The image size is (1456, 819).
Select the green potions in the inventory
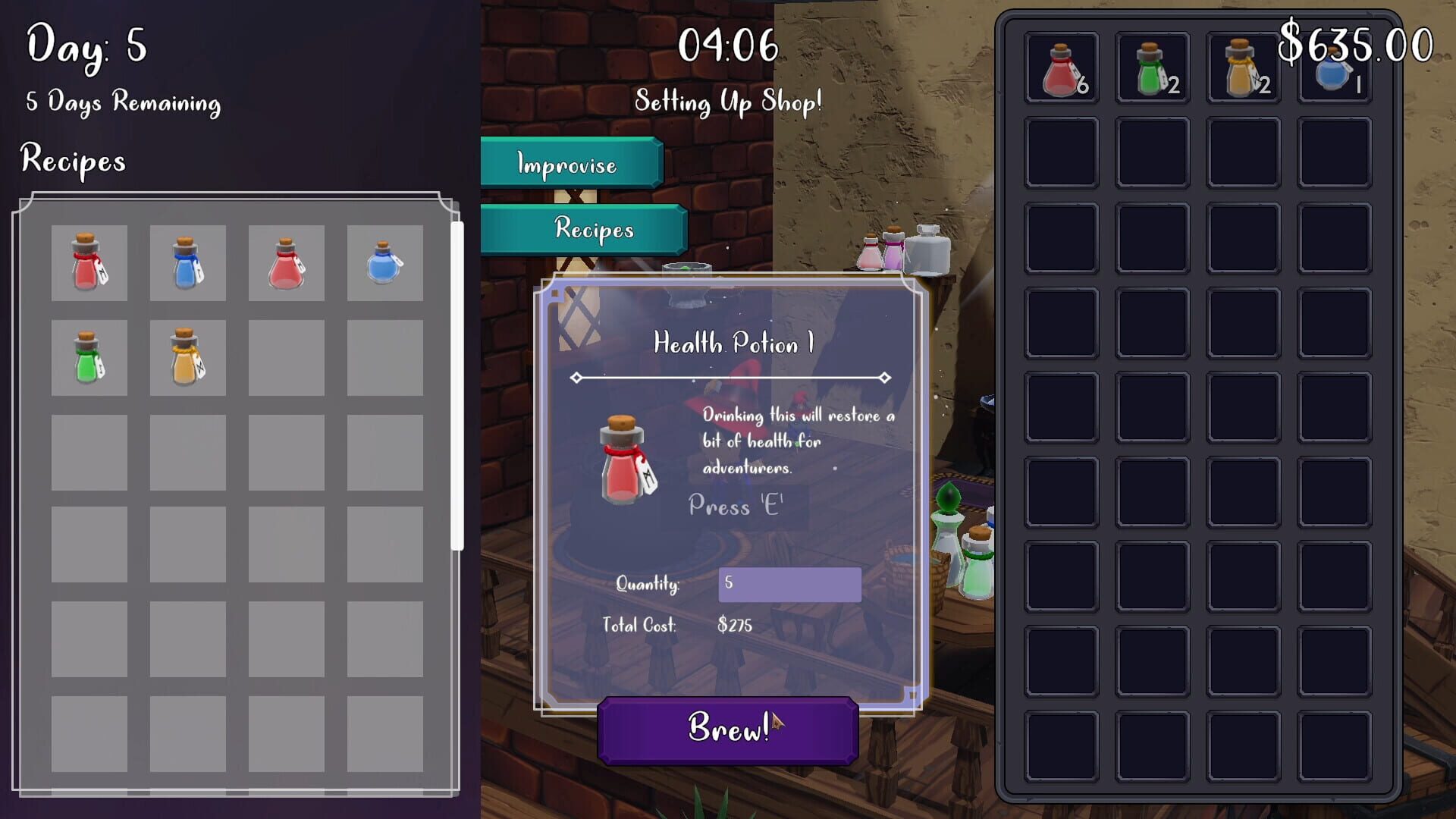coord(1151,67)
